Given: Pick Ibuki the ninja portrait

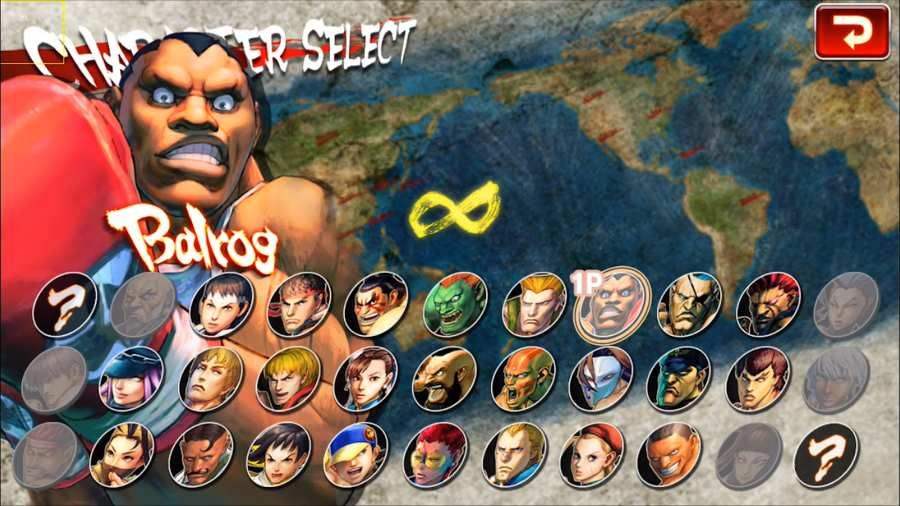Looking at the screenshot, I should tap(122, 454).
